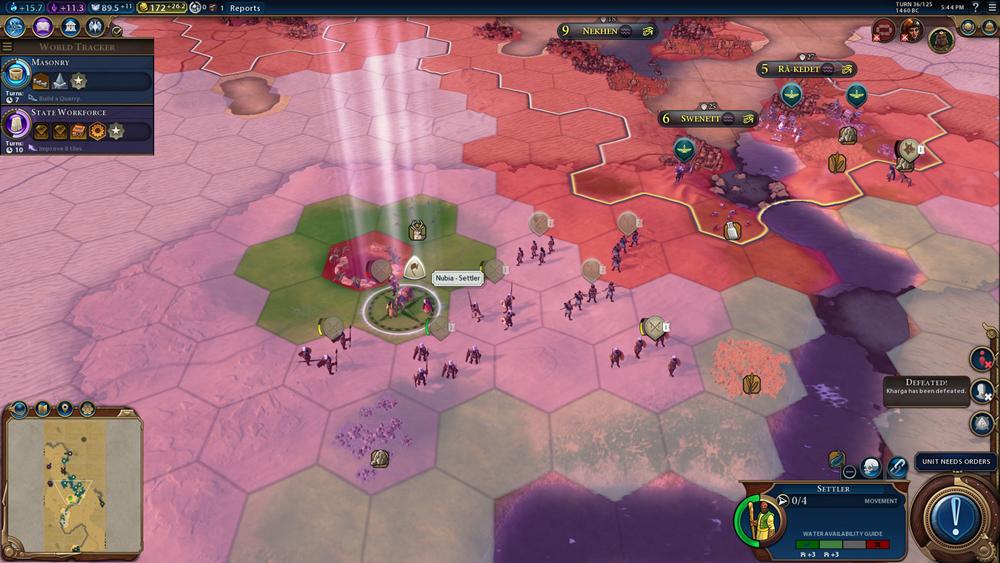
Task: Open the government screen button
Action: point(69,27)
